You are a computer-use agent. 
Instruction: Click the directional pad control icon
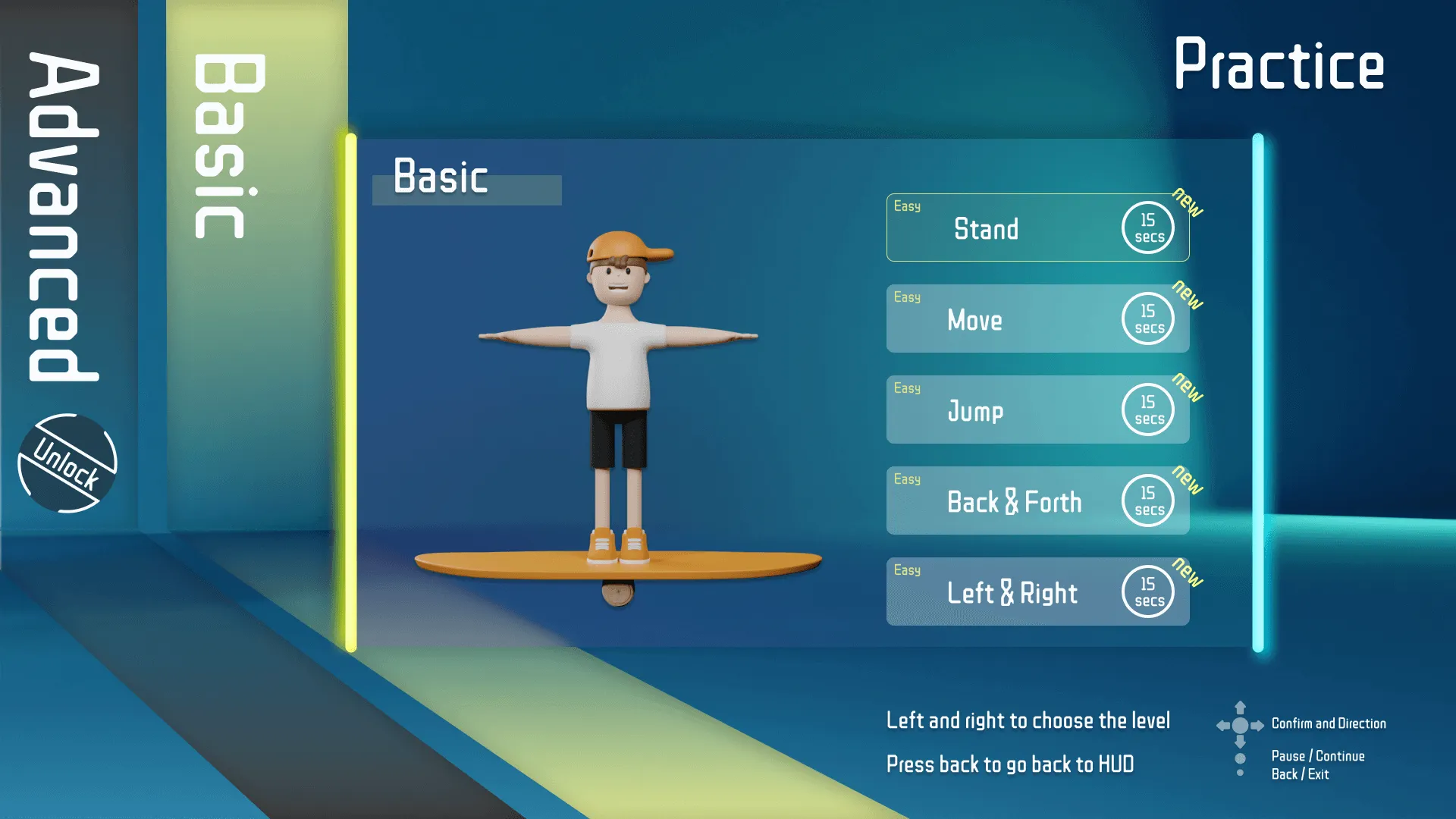1241,723
